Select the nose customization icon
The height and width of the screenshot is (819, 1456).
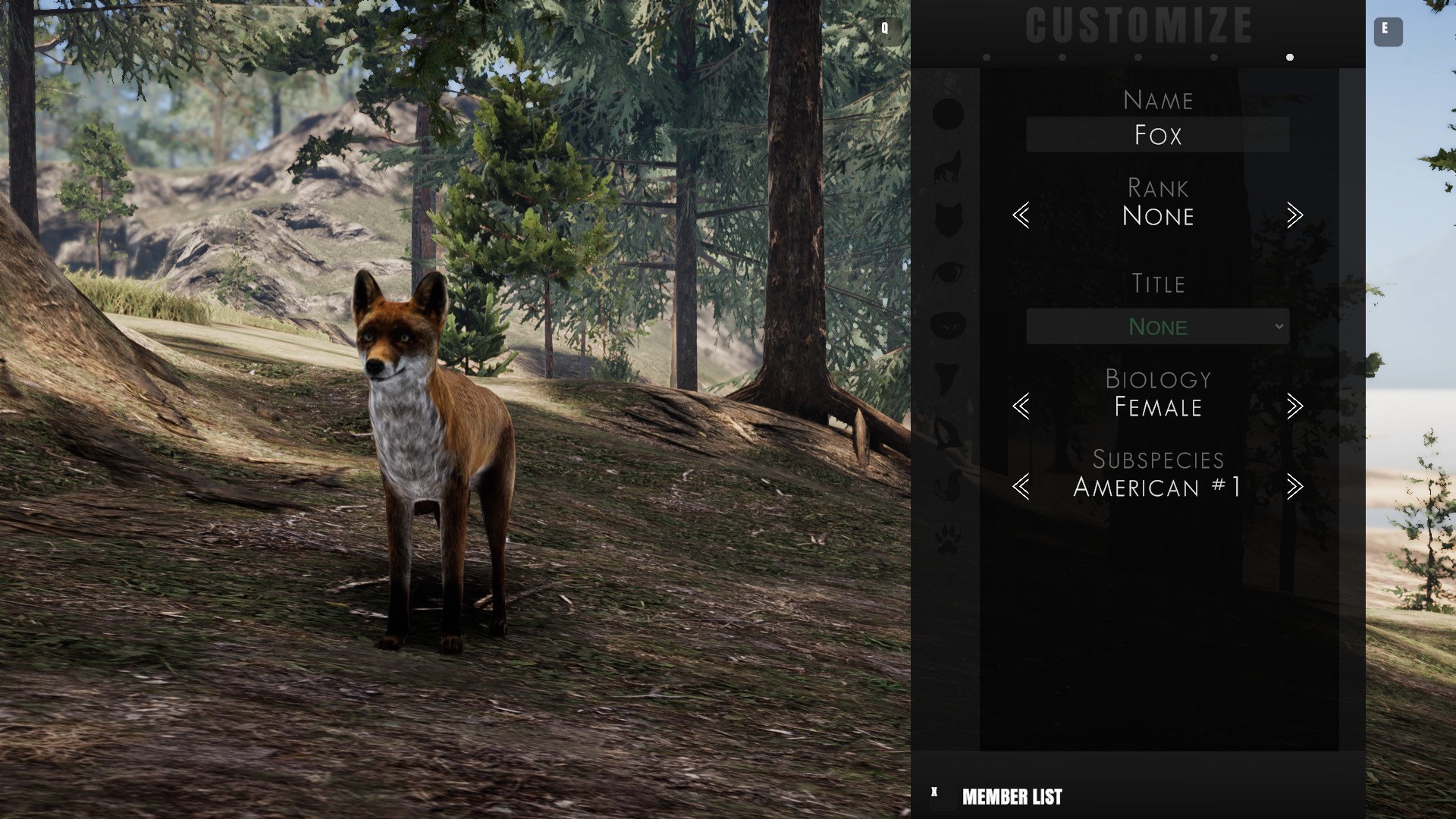click(x=948, y=325)
